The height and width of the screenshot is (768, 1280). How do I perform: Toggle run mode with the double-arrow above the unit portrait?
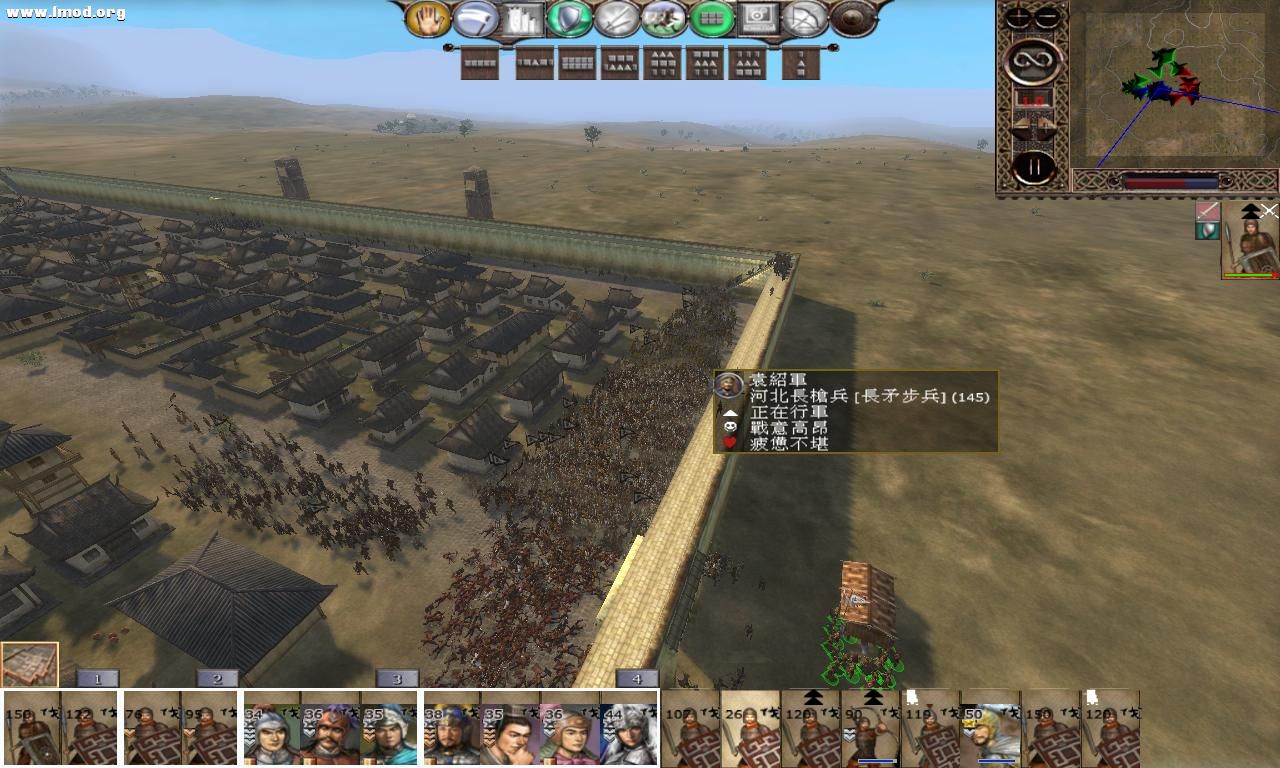click(1249, 212)
